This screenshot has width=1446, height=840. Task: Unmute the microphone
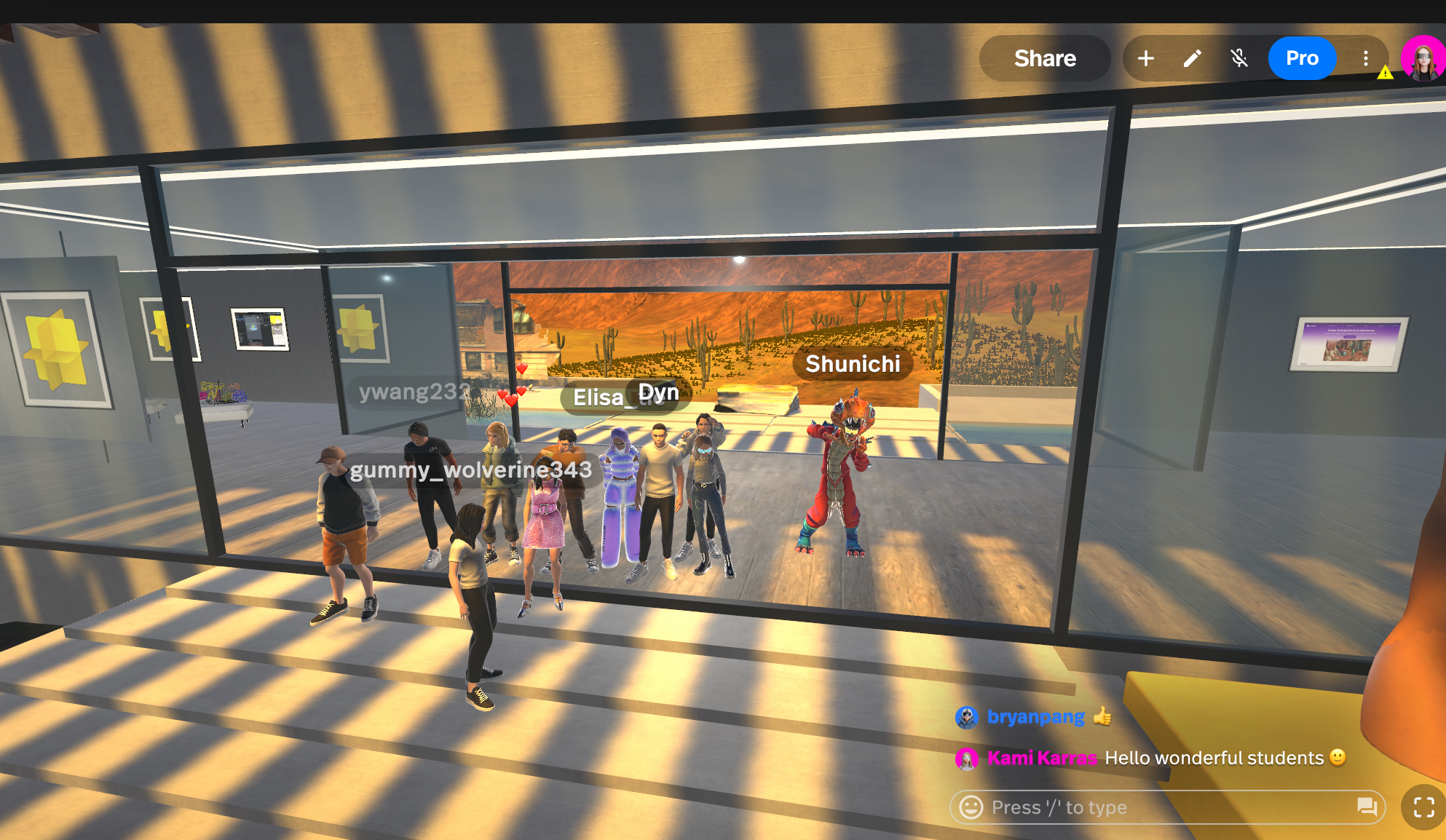pos(1240,58)
